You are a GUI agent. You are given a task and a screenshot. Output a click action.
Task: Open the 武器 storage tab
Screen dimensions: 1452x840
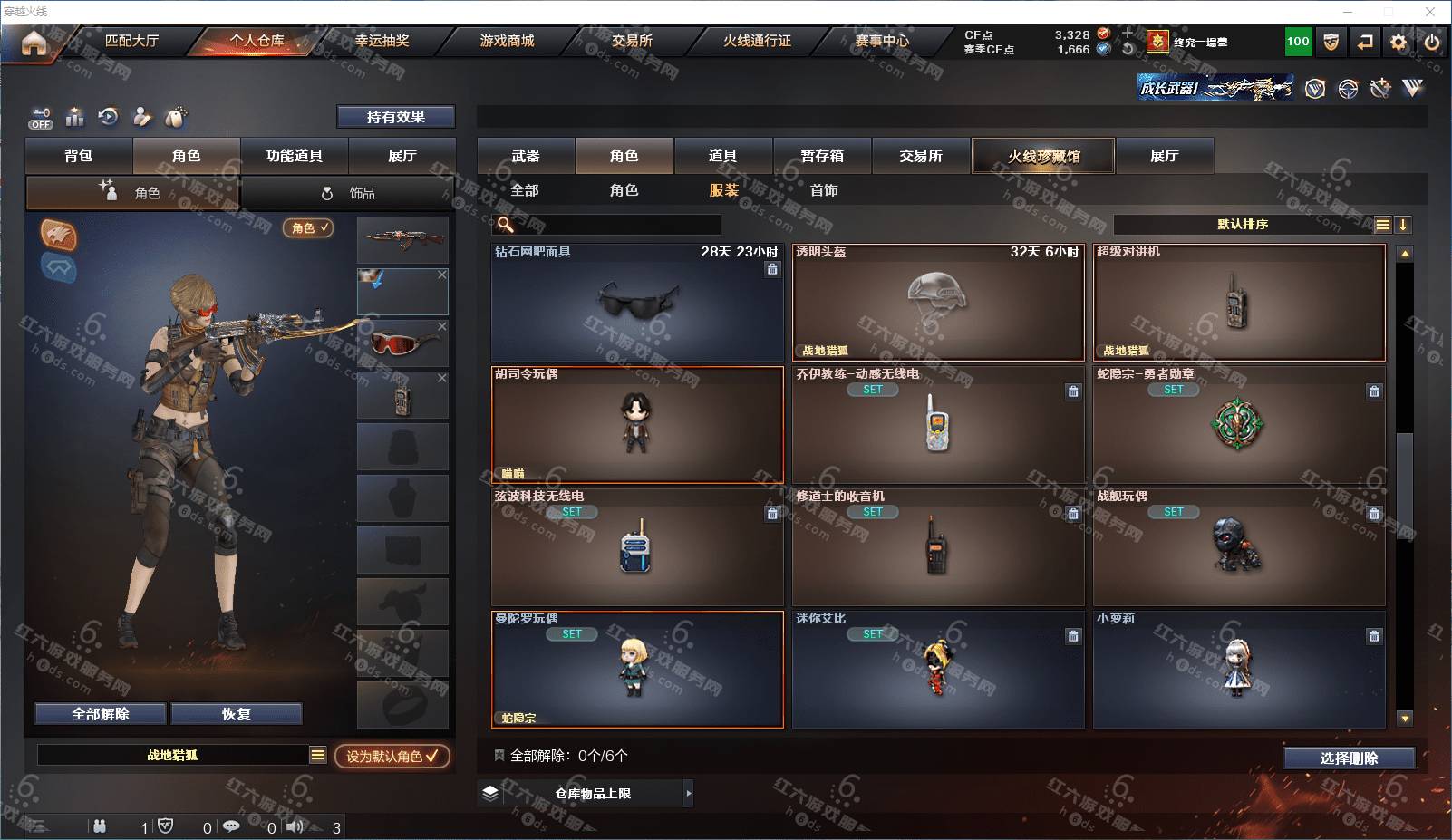pos(526,156)
